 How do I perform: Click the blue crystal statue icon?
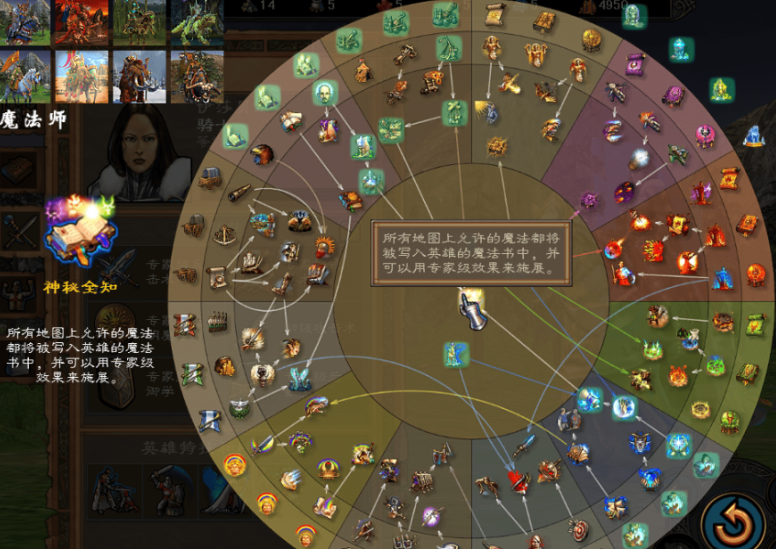click(x=753, y=135)
